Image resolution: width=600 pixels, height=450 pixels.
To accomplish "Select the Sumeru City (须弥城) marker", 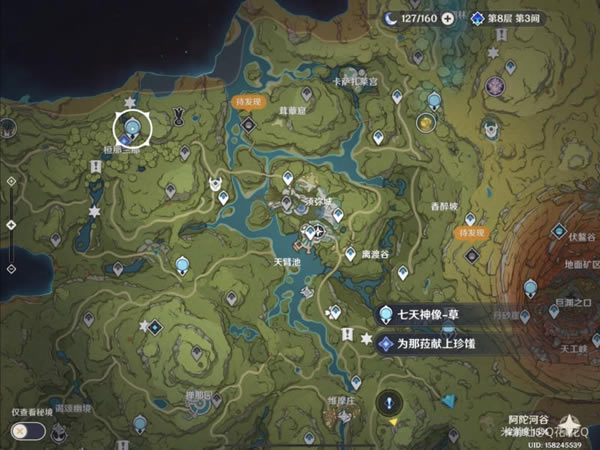I will coord(312,234).
